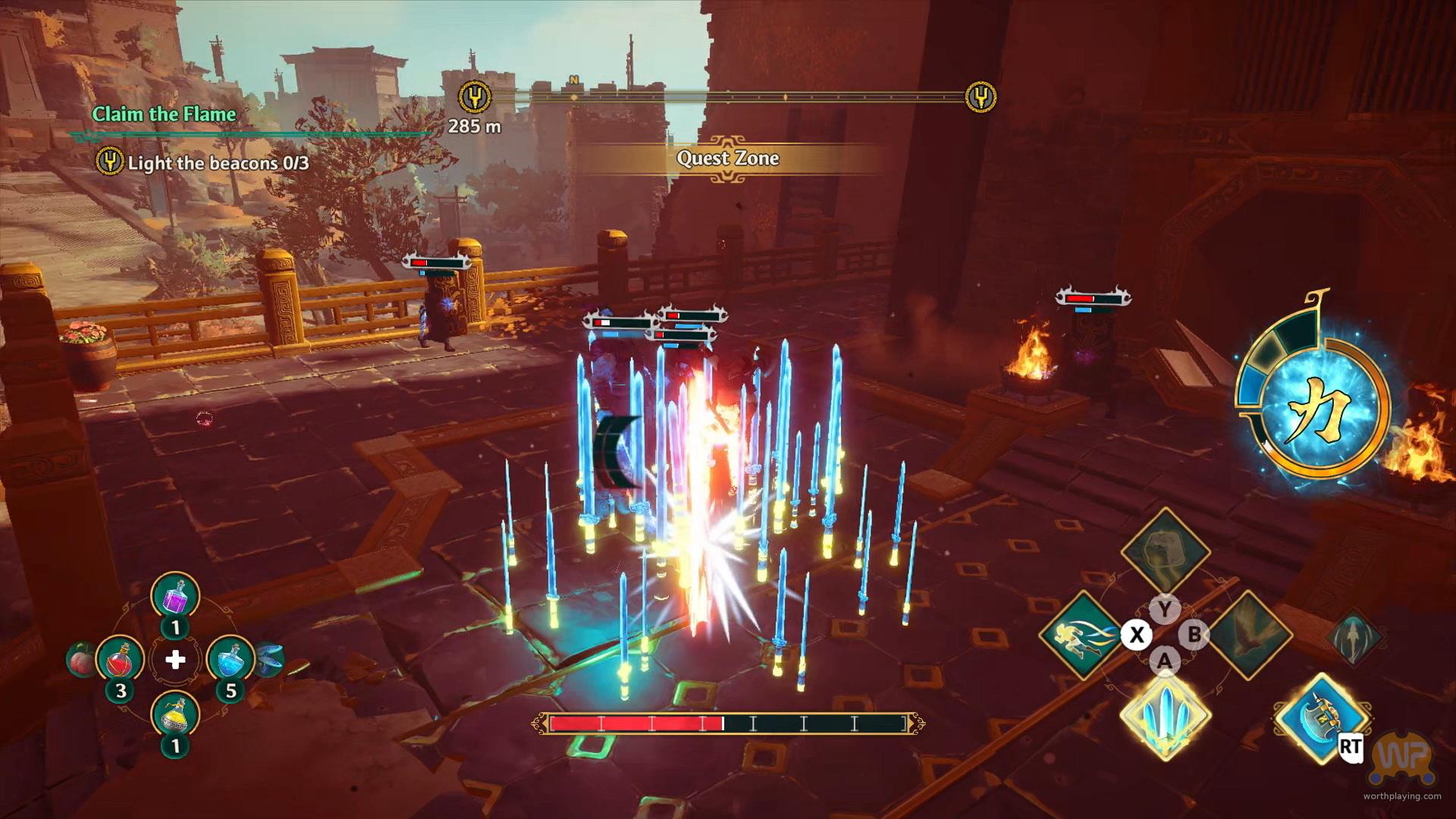Open the Claim the Flame quest tracker
1456x819 pixels.
pos(164,115)
